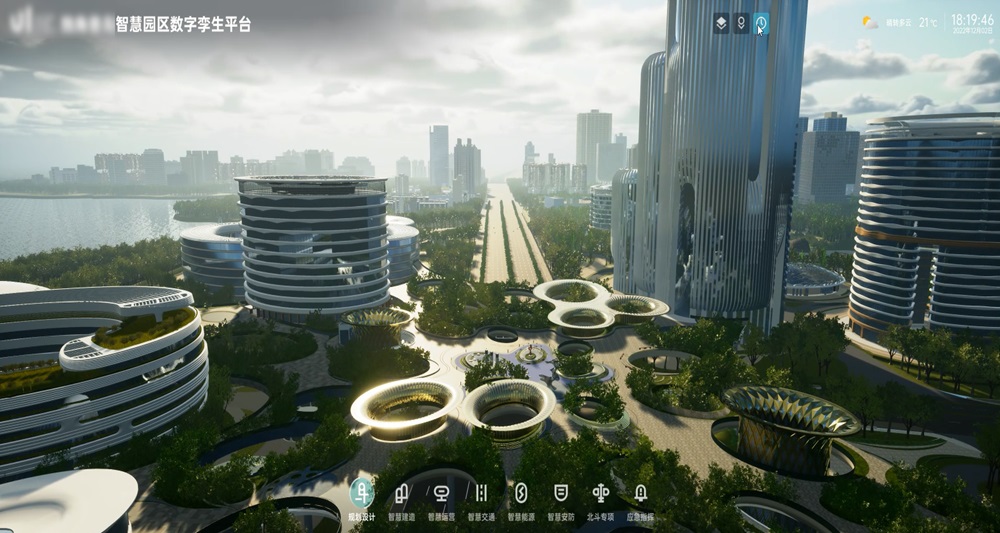This screenshot has height=533, width=1000.
Task: Open the 智慧安防 smart security module
Action: point(561,494)
